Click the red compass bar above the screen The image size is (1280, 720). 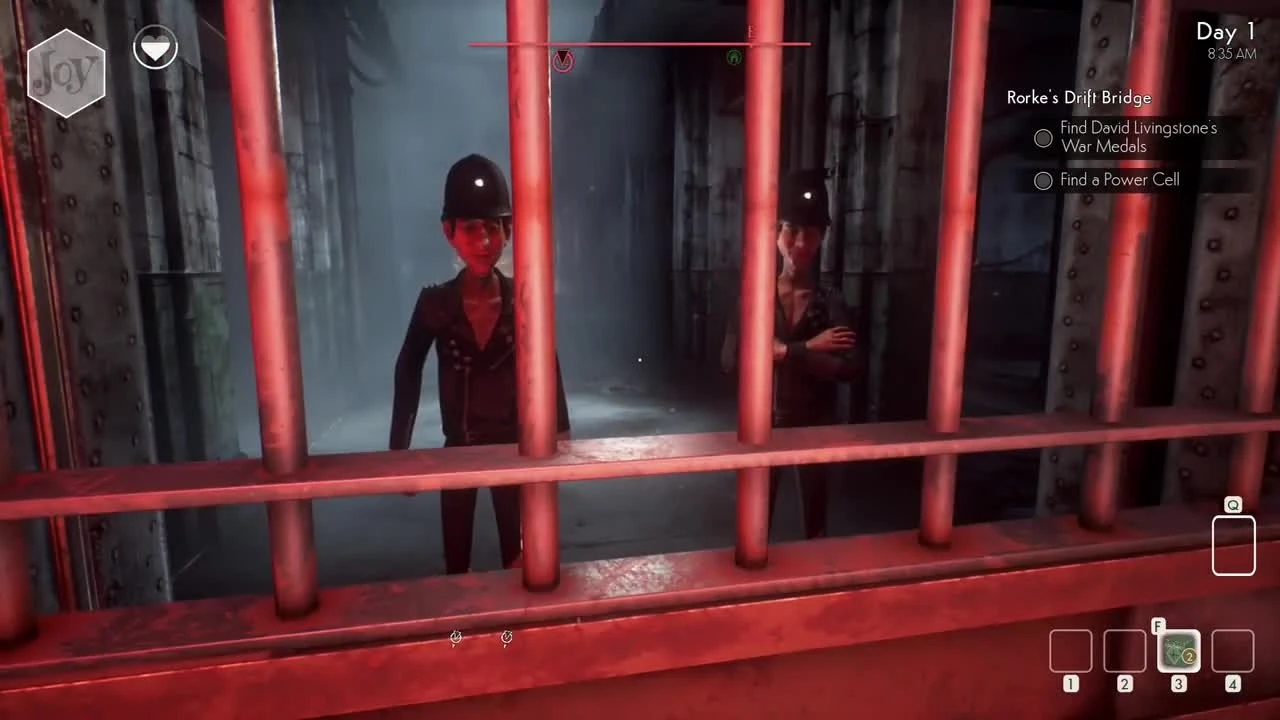point(638,44)
